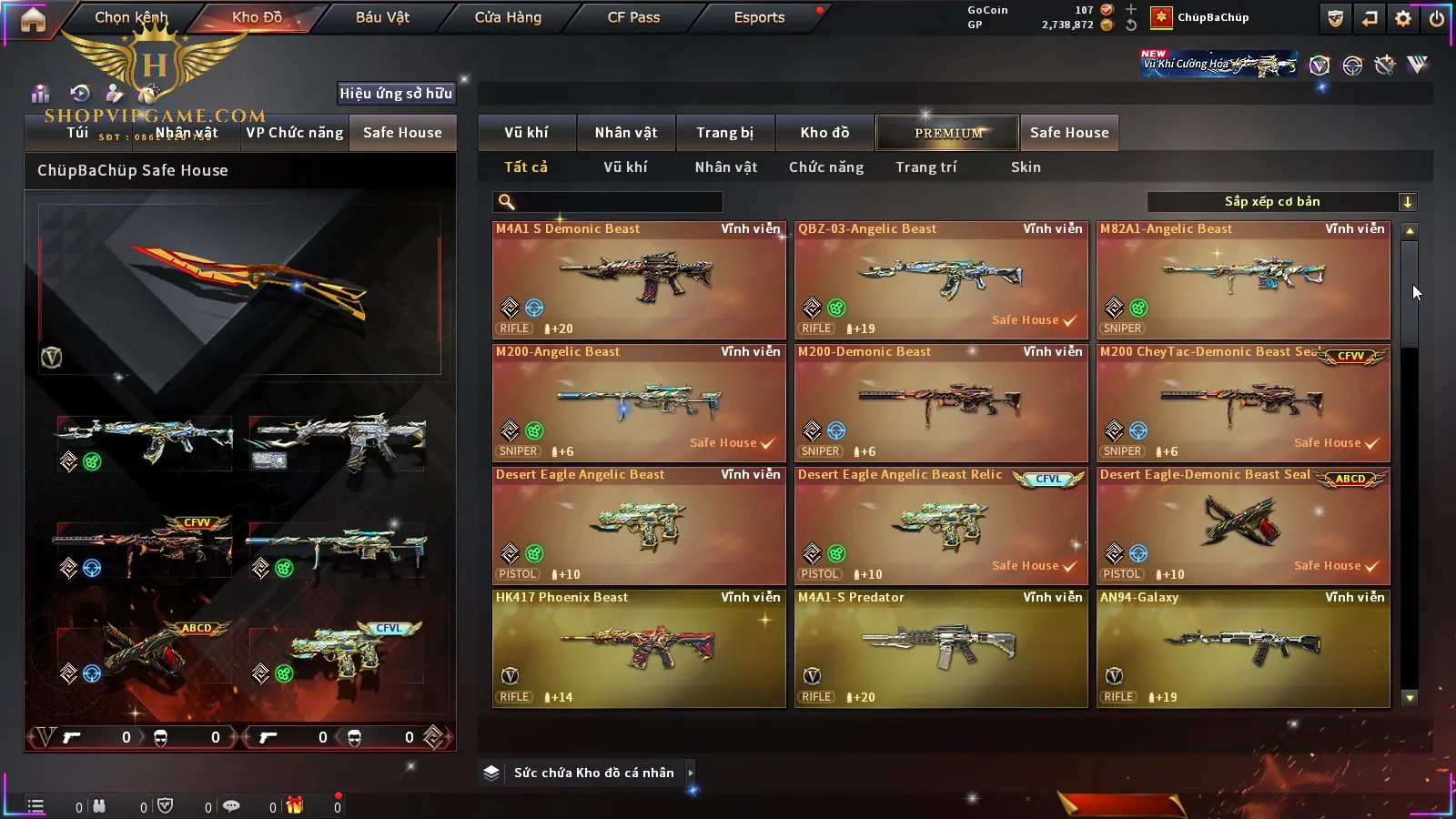Image resolution: width=1456 pixels, height=819 pixels.
Task: Open the CF Pass menu
Action: coord(633,17)
